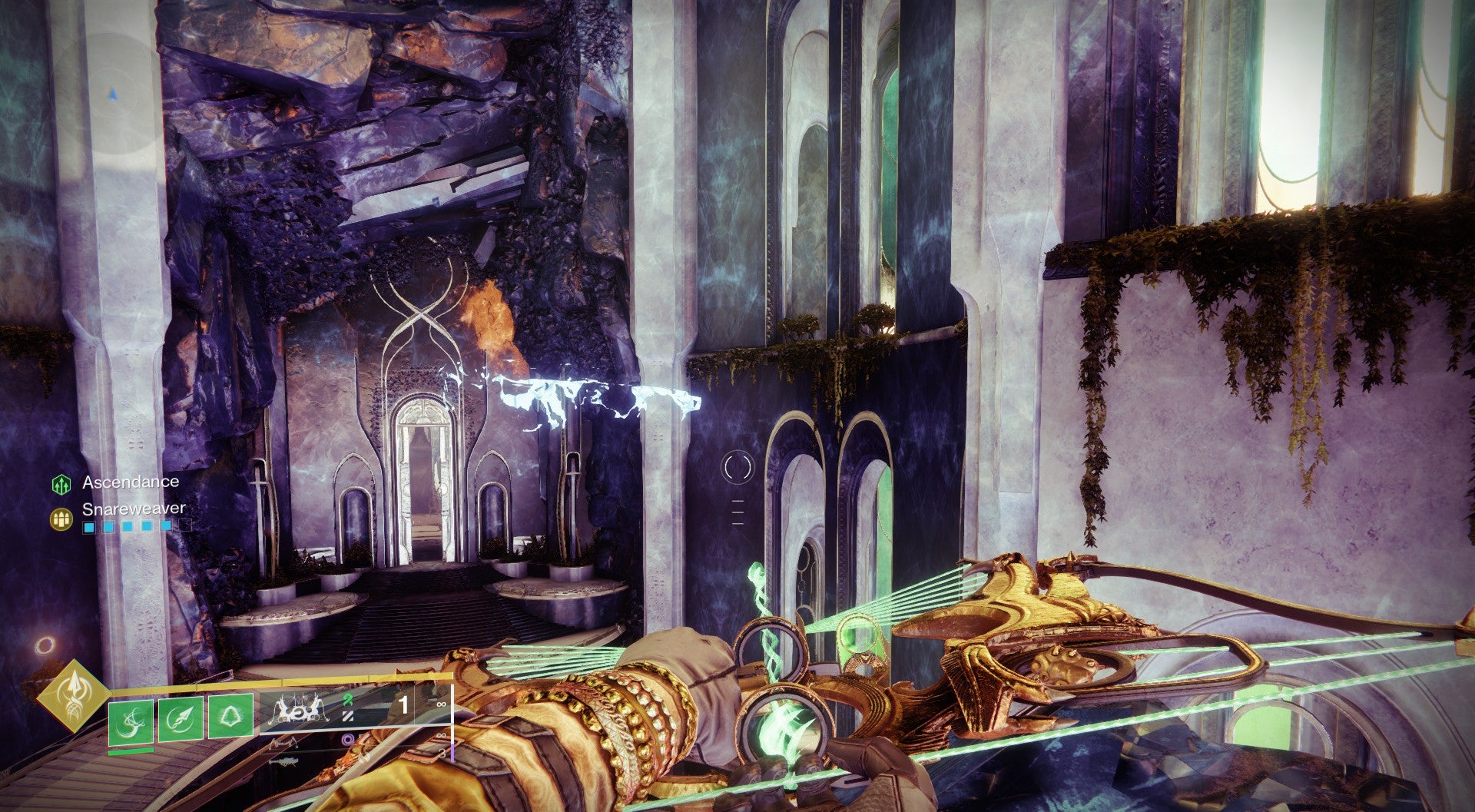Select the Snareweaver buff icon

coord(61,519)
